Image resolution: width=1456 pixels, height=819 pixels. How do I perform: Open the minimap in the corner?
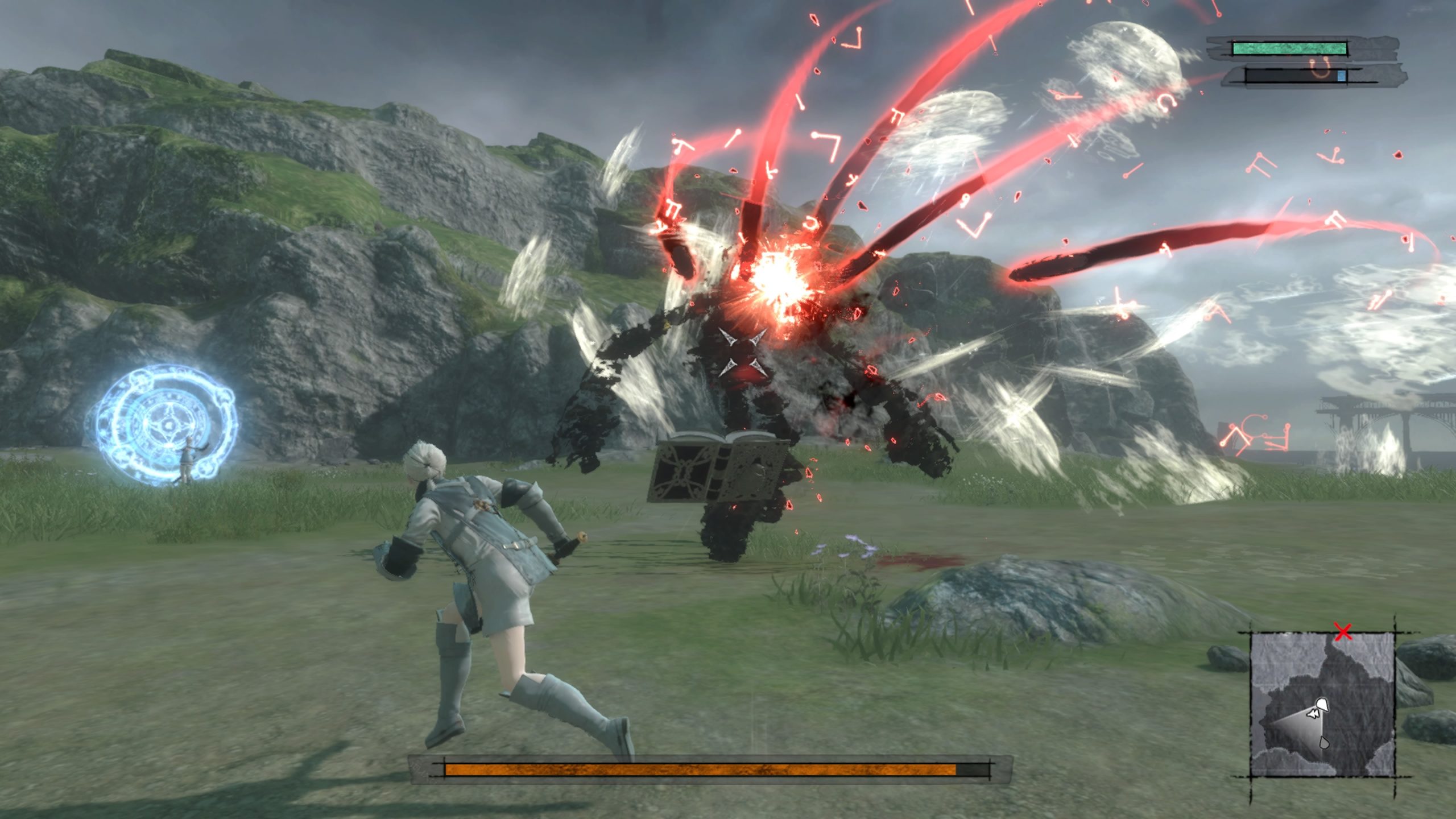click(x=1322, y=704)
